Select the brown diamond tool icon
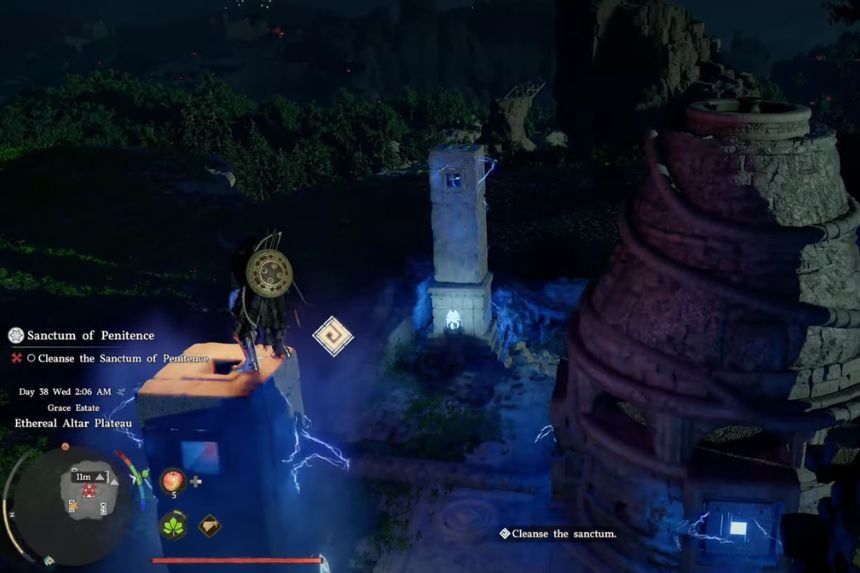 point(209,525)
